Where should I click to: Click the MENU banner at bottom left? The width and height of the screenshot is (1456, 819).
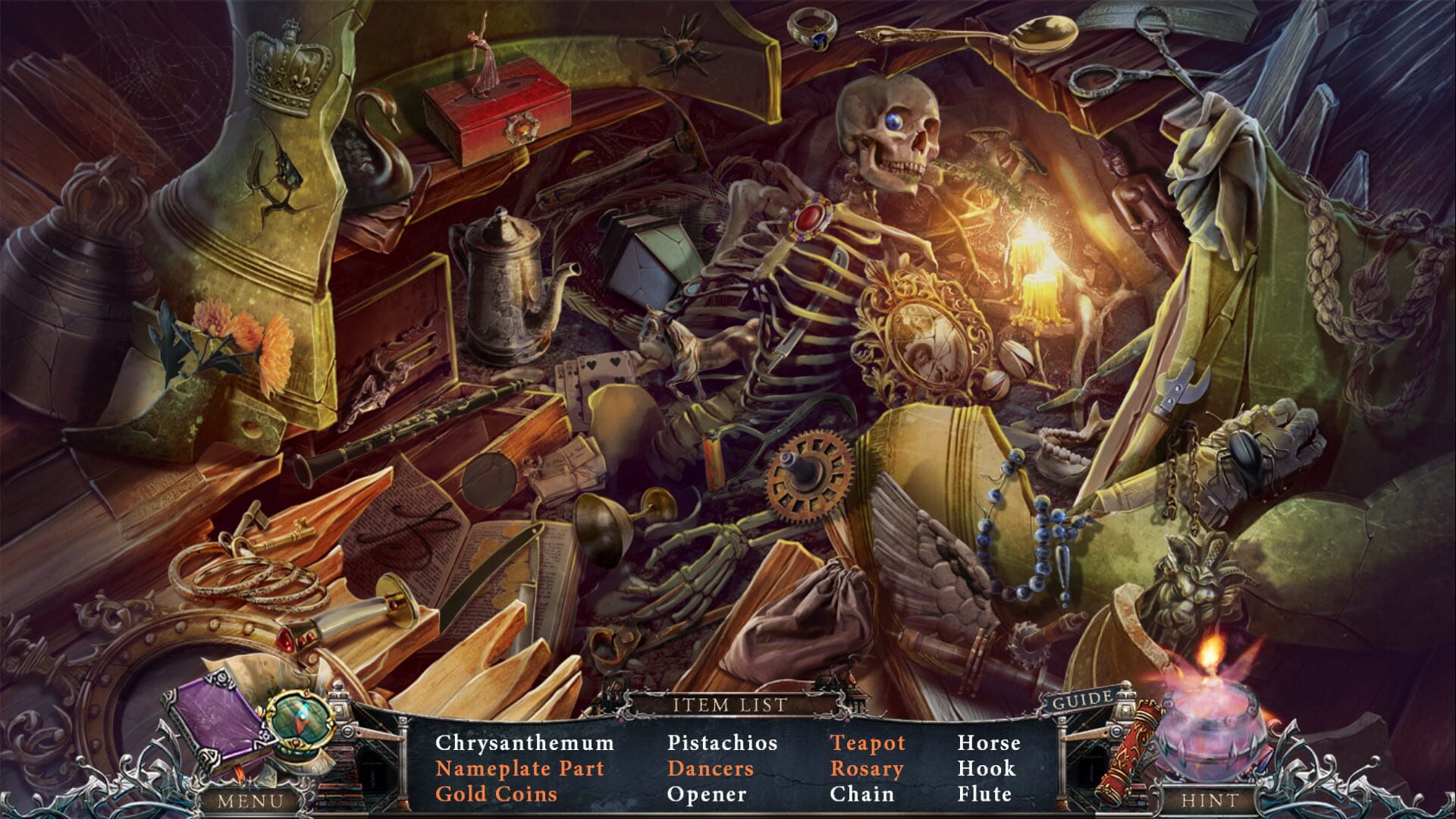coord(250,799)
